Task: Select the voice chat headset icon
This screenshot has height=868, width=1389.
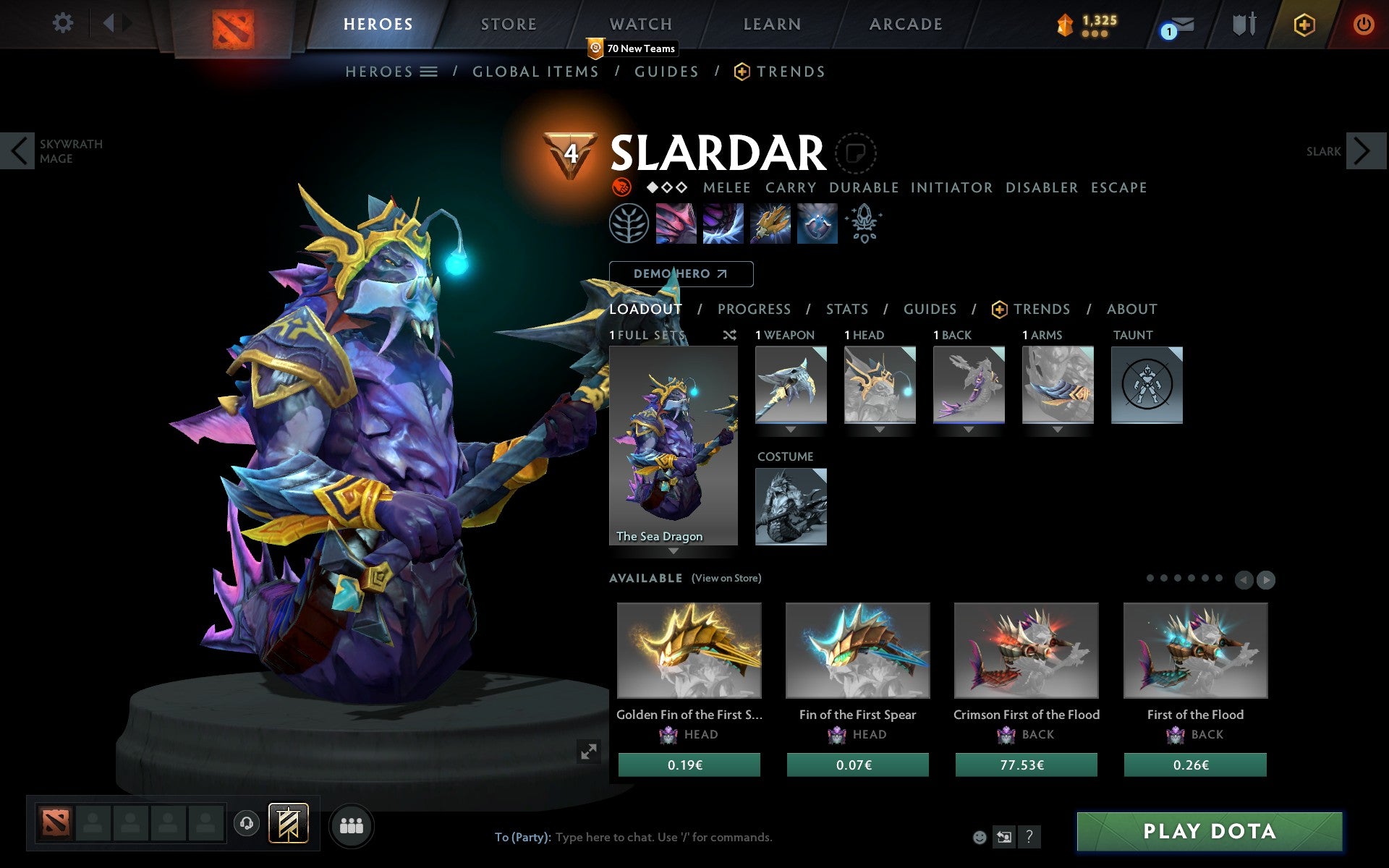Action: [248, 822]
